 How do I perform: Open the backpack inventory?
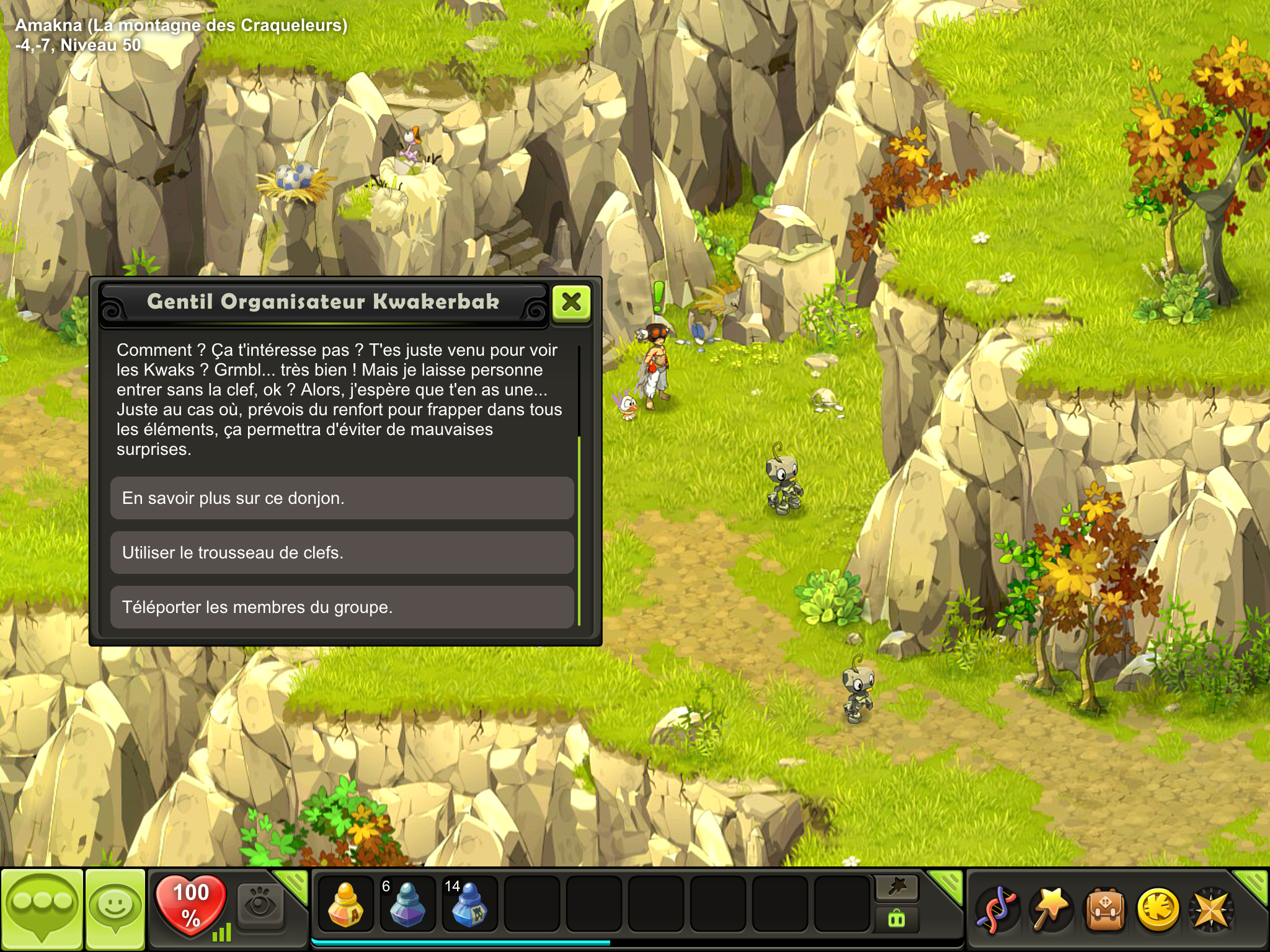1104,910
